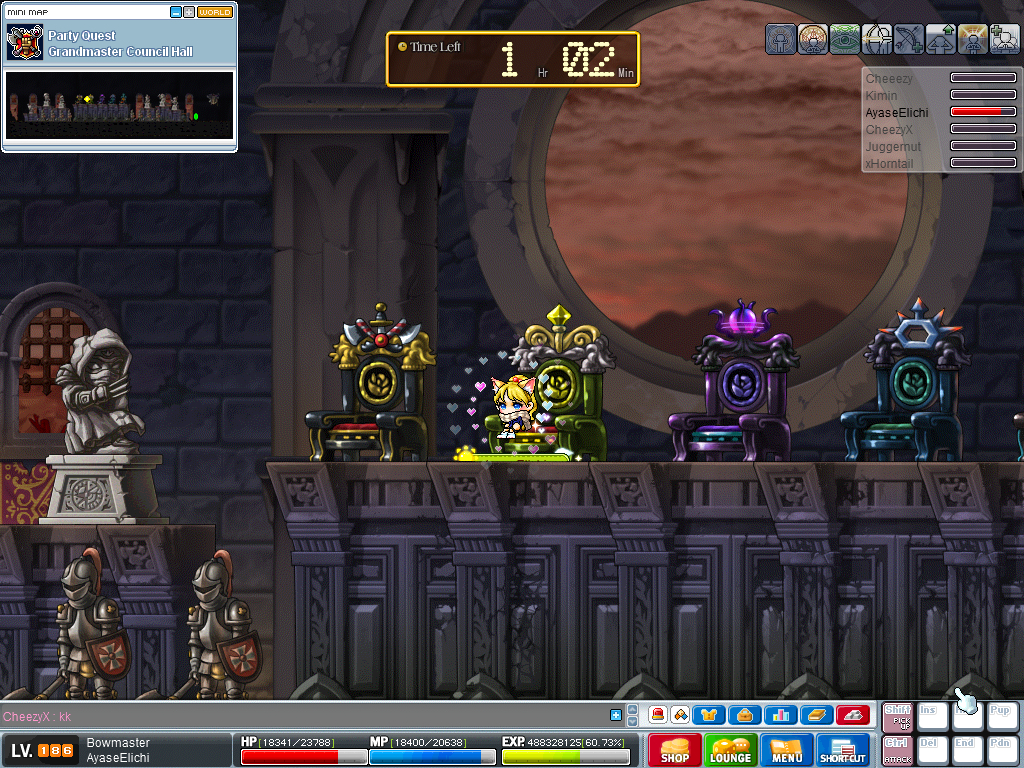Click the crossed bow and arrow buff
The width and height of the screenshot is (1024, 768).
click(909, 39)
